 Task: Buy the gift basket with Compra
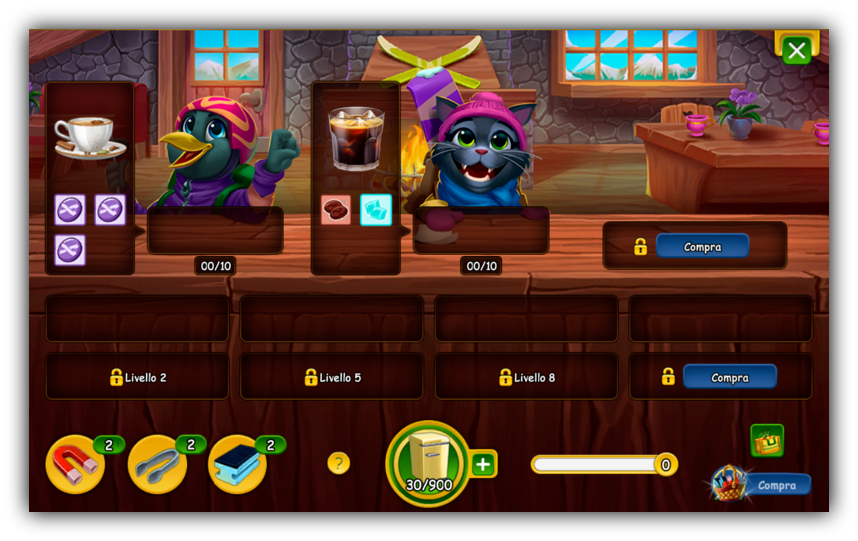coord(777,485)
